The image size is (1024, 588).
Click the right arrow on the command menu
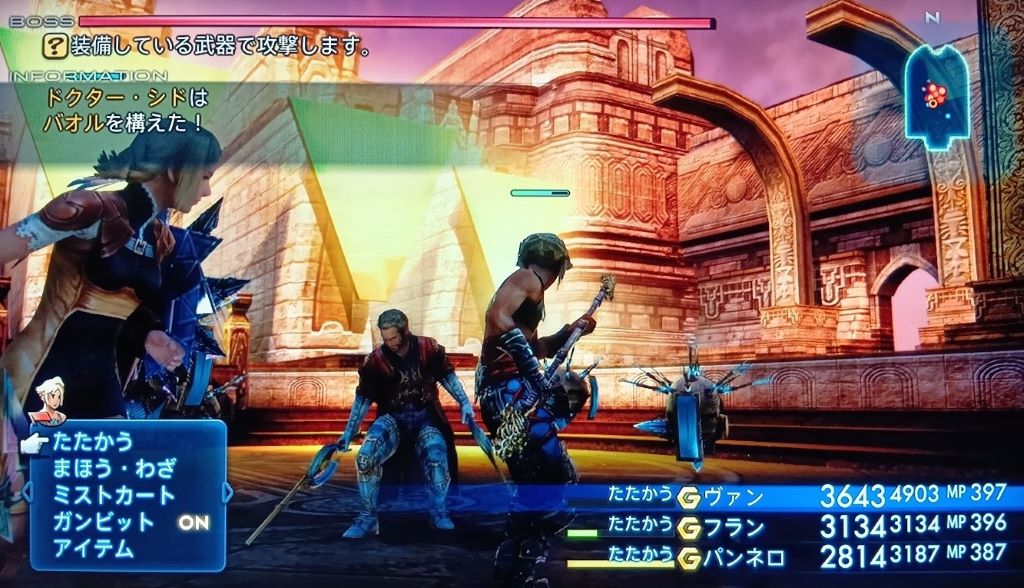(227, 492)
